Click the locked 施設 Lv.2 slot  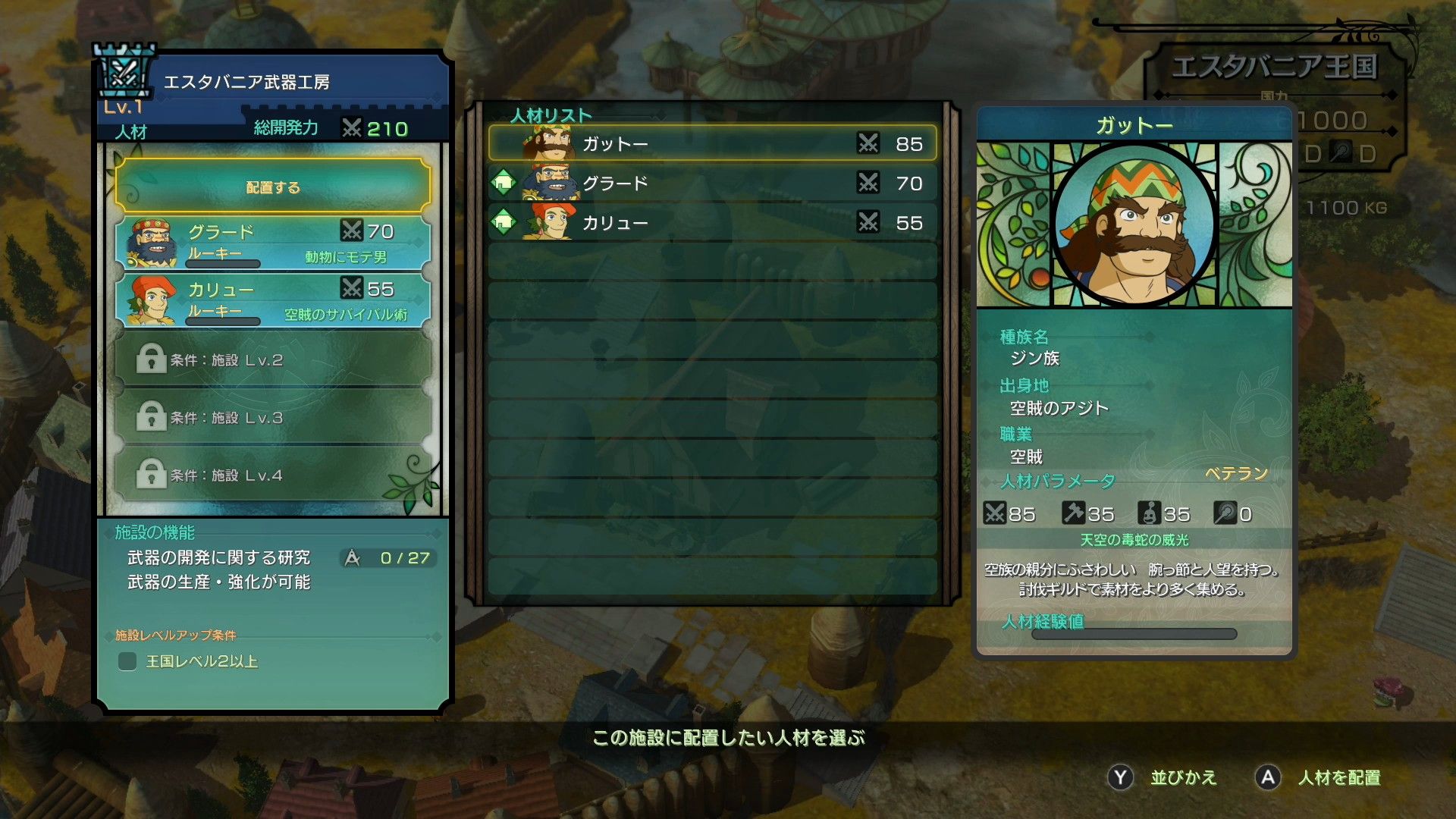click(x=273, y=359)
